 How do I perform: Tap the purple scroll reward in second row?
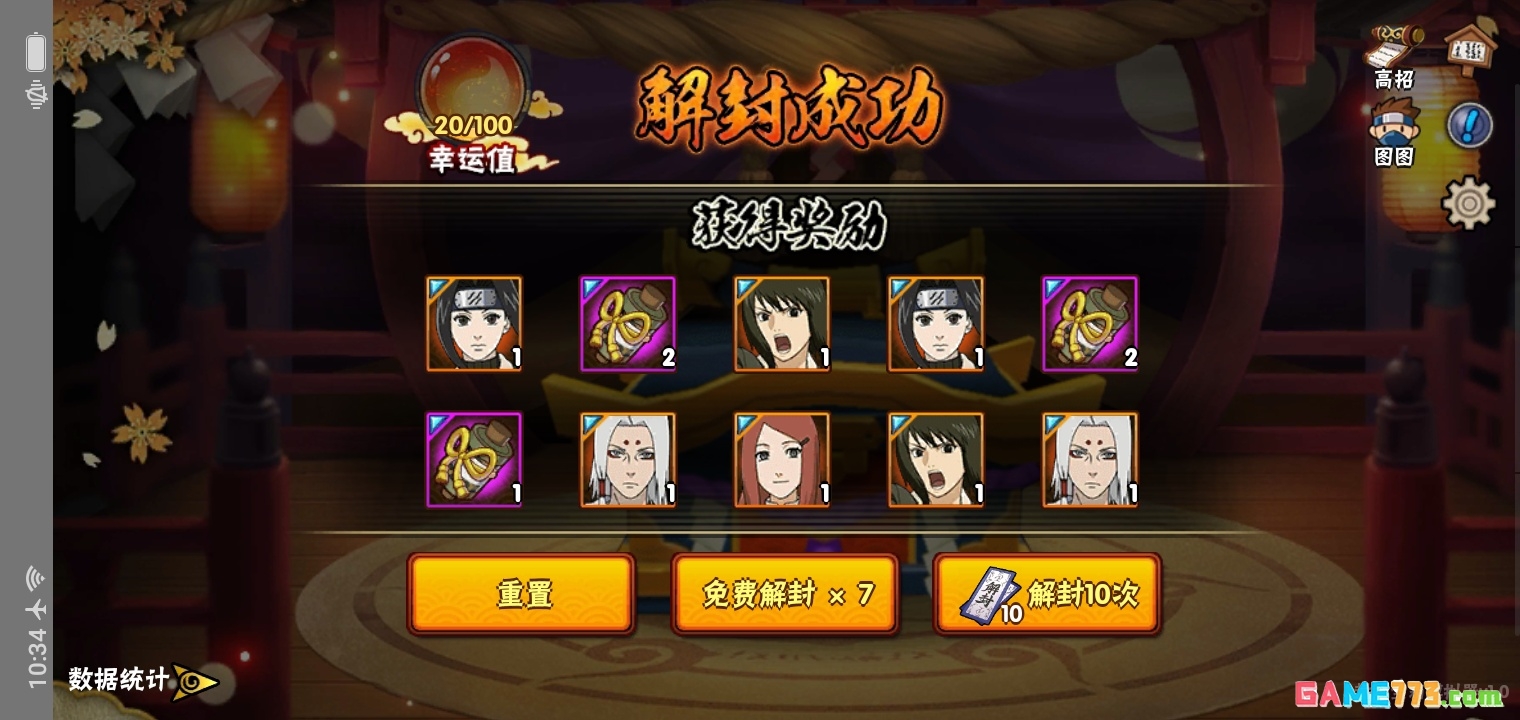(474, 460)
